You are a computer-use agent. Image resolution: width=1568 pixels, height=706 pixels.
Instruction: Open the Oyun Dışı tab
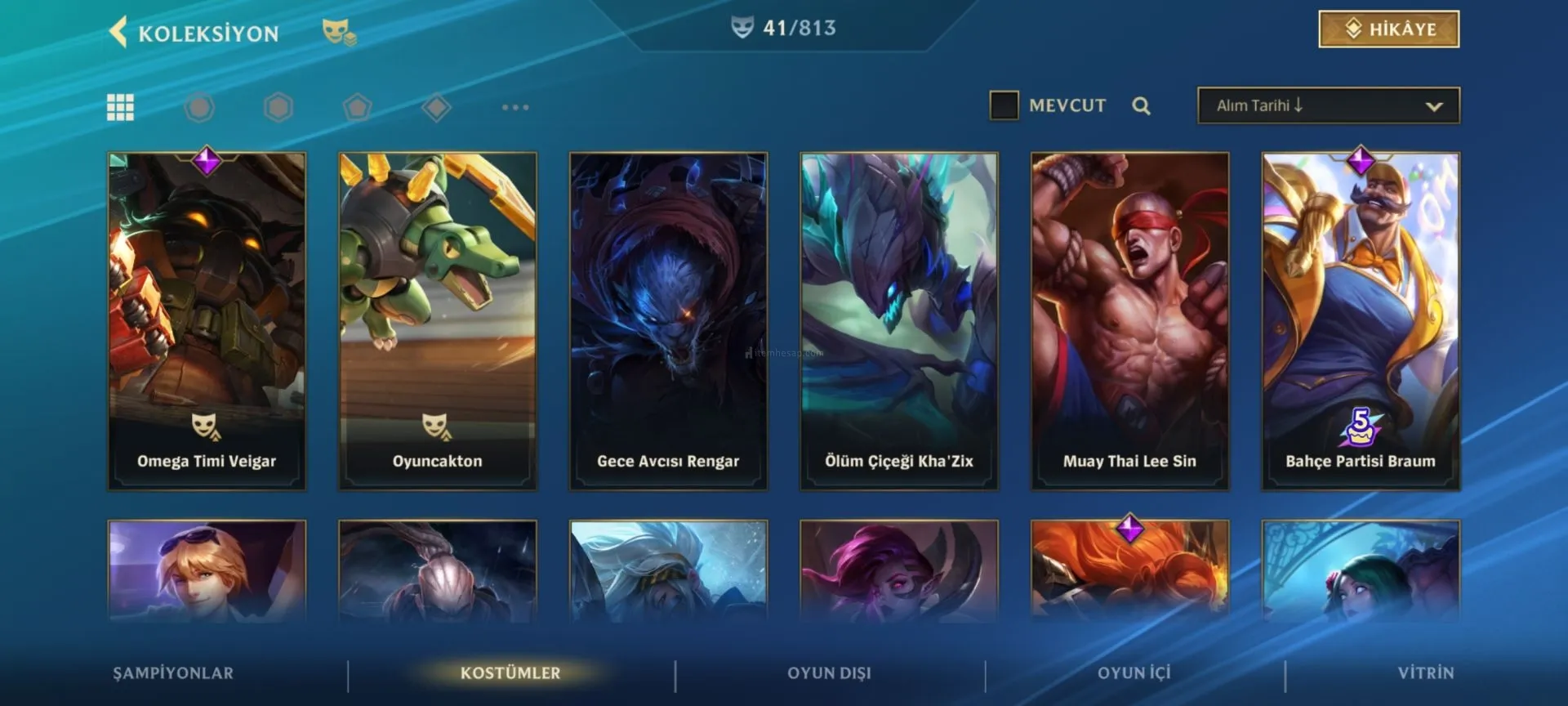829,673
